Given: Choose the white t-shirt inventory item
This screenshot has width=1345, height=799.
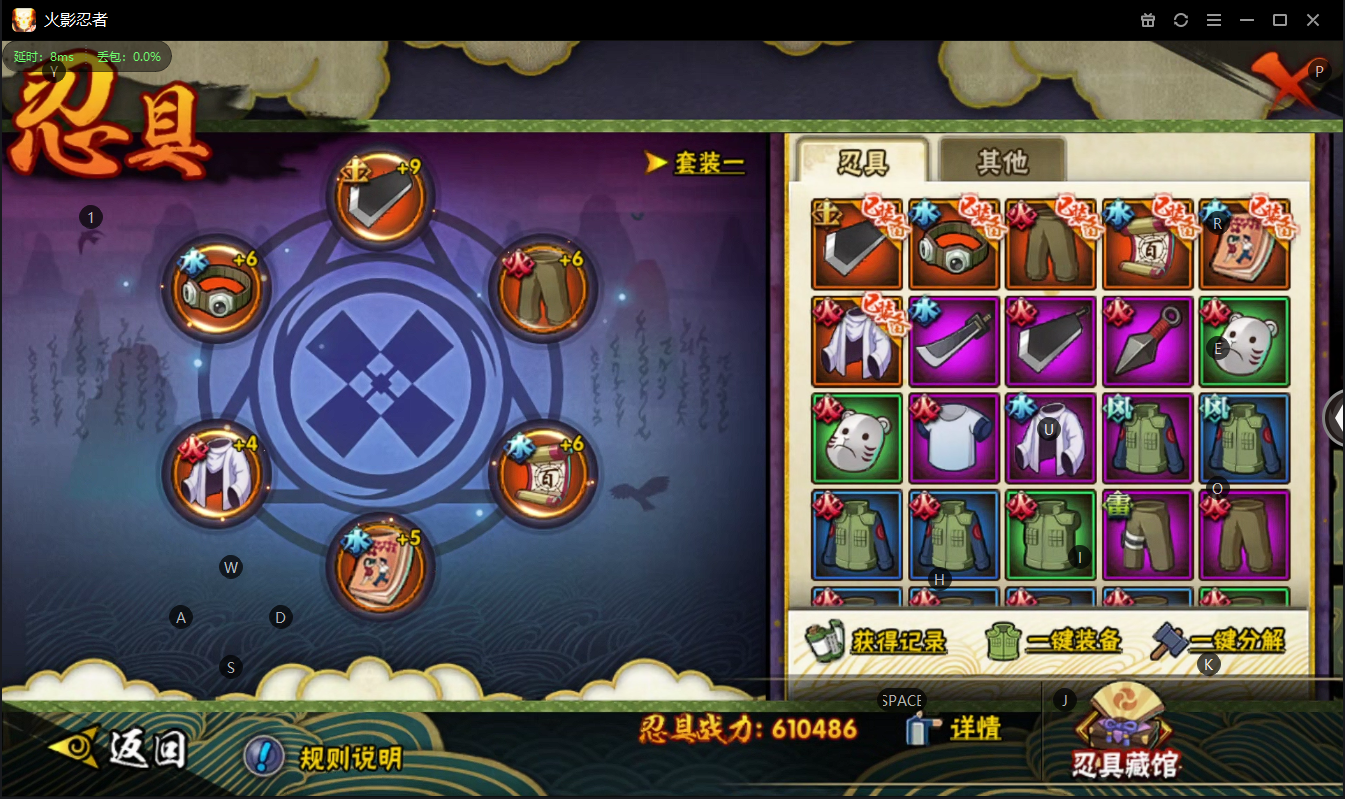Looking at the screenshot, I should 955,439.
